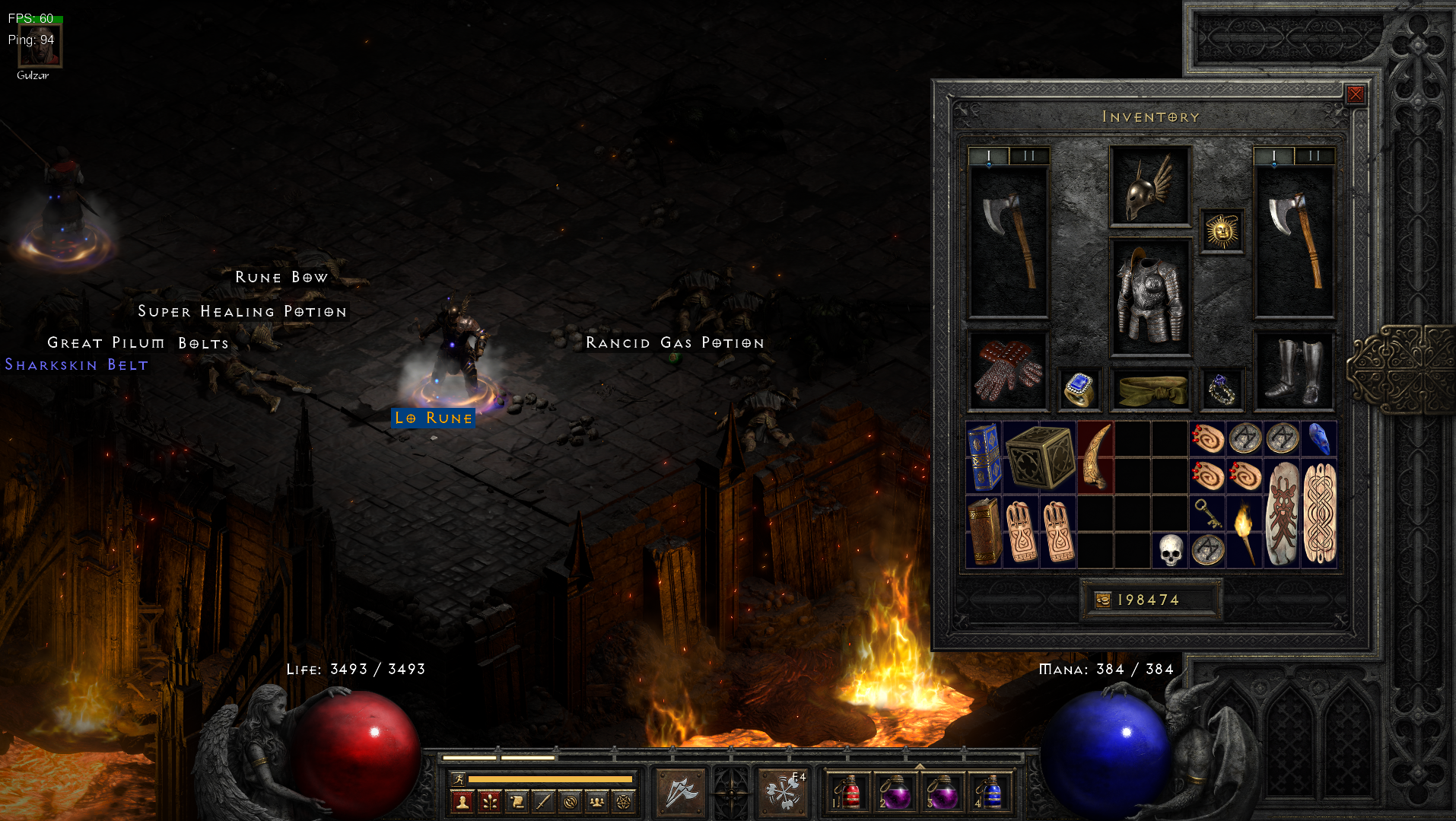Open the game menu pentagram icon
This screenshot has height=821, width=1456.
tap(624, 802)
